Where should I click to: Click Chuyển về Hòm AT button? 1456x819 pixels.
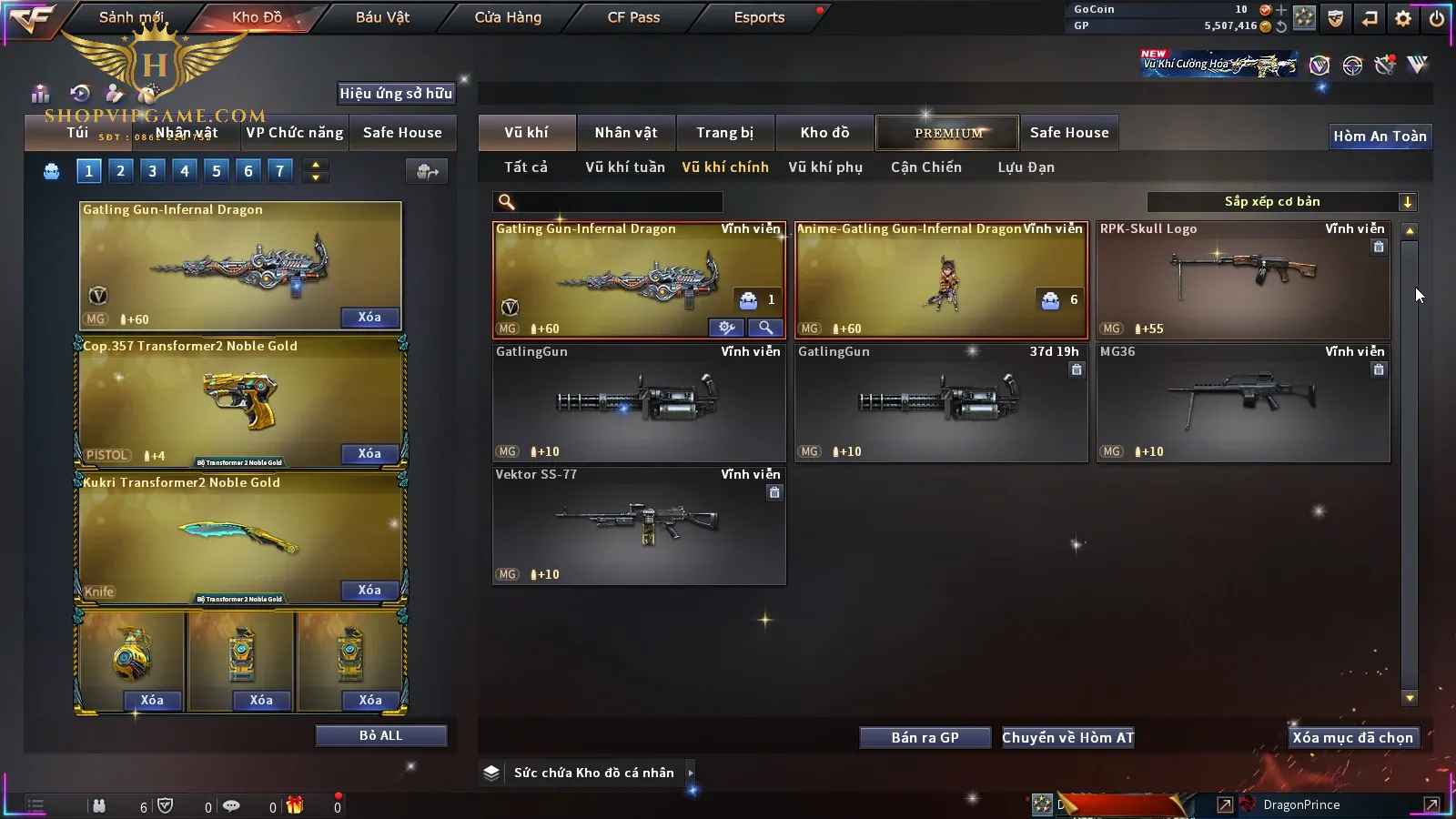point(1067,738)
